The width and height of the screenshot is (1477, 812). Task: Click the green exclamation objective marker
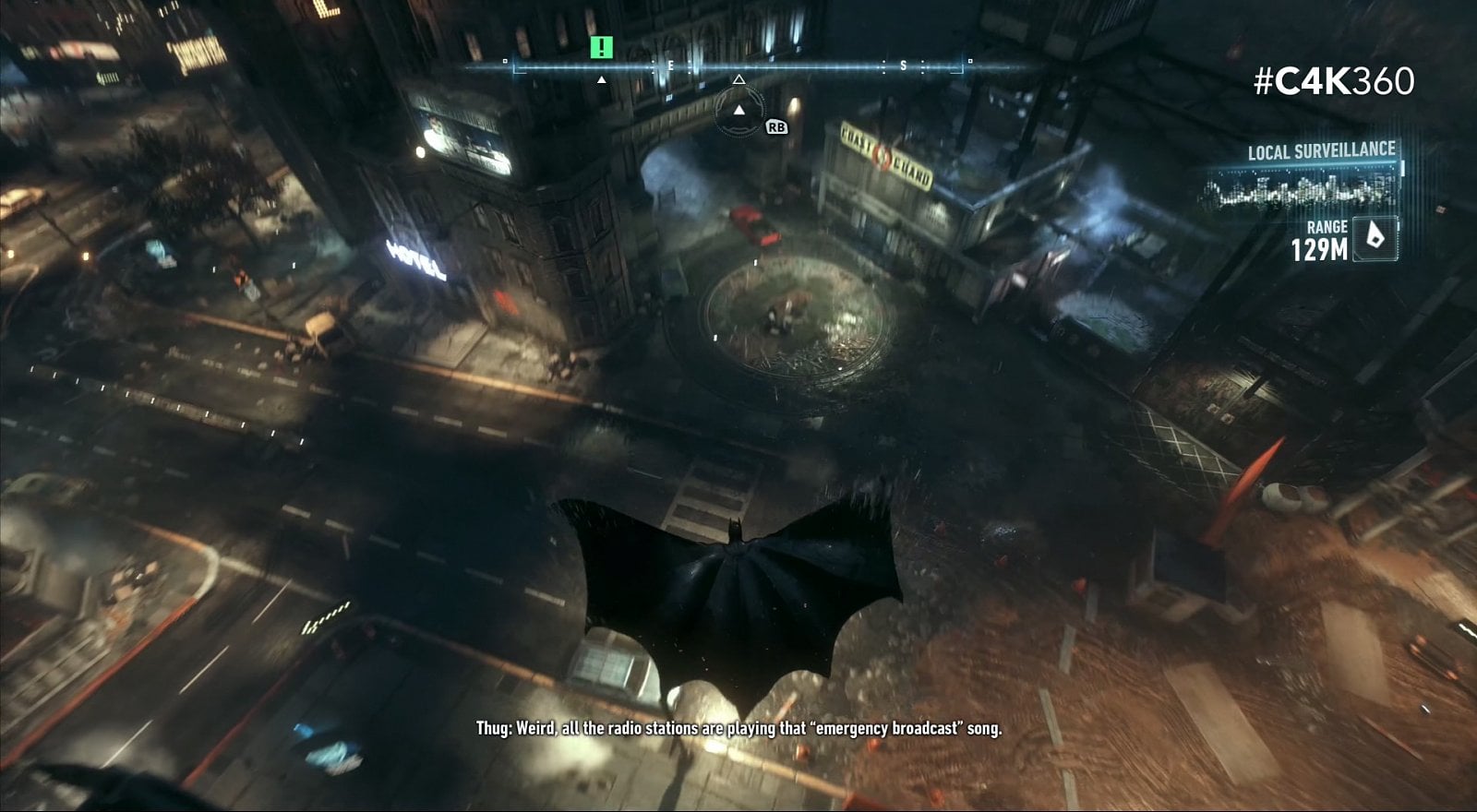pyautogui.click(x=601, y=47)
